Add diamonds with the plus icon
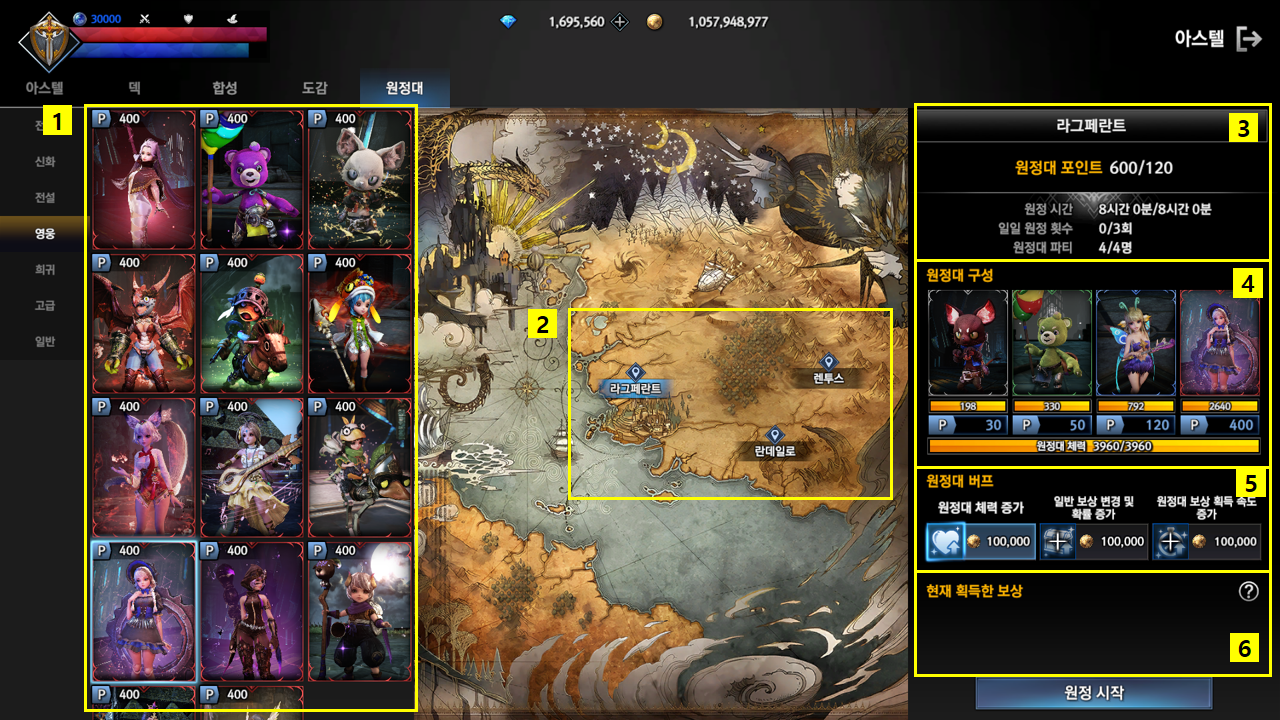 coord(620,21)
